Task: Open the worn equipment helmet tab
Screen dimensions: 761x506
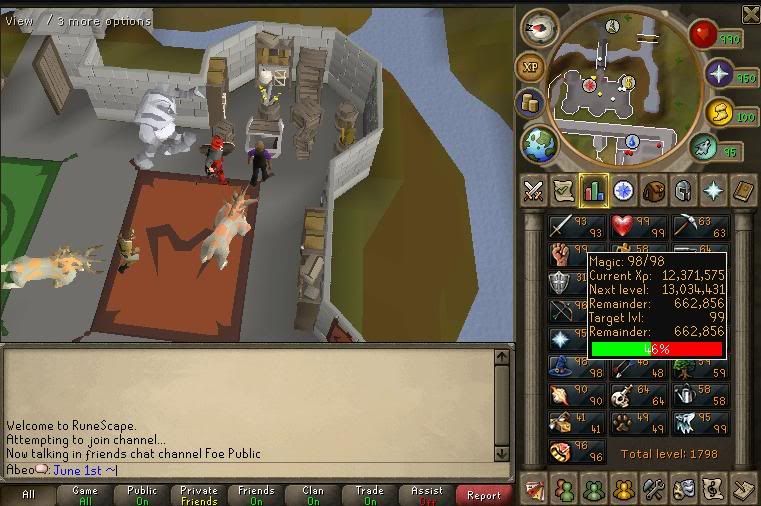Action: point(685,189)
